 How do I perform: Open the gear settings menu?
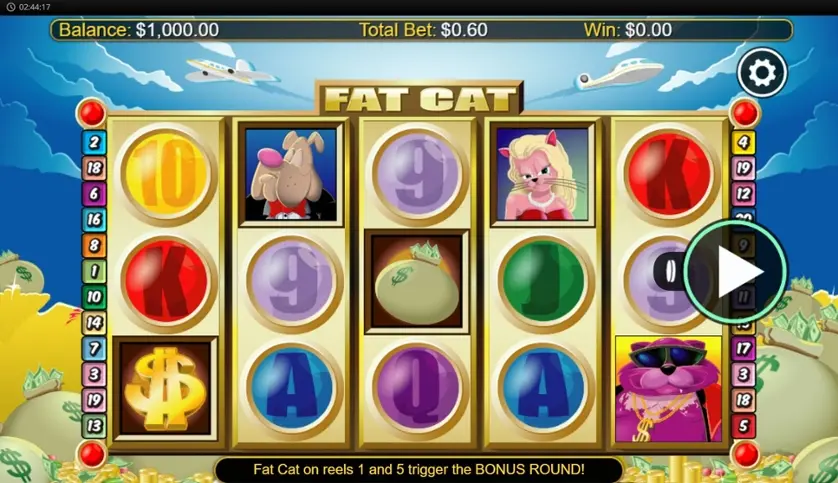762,72
